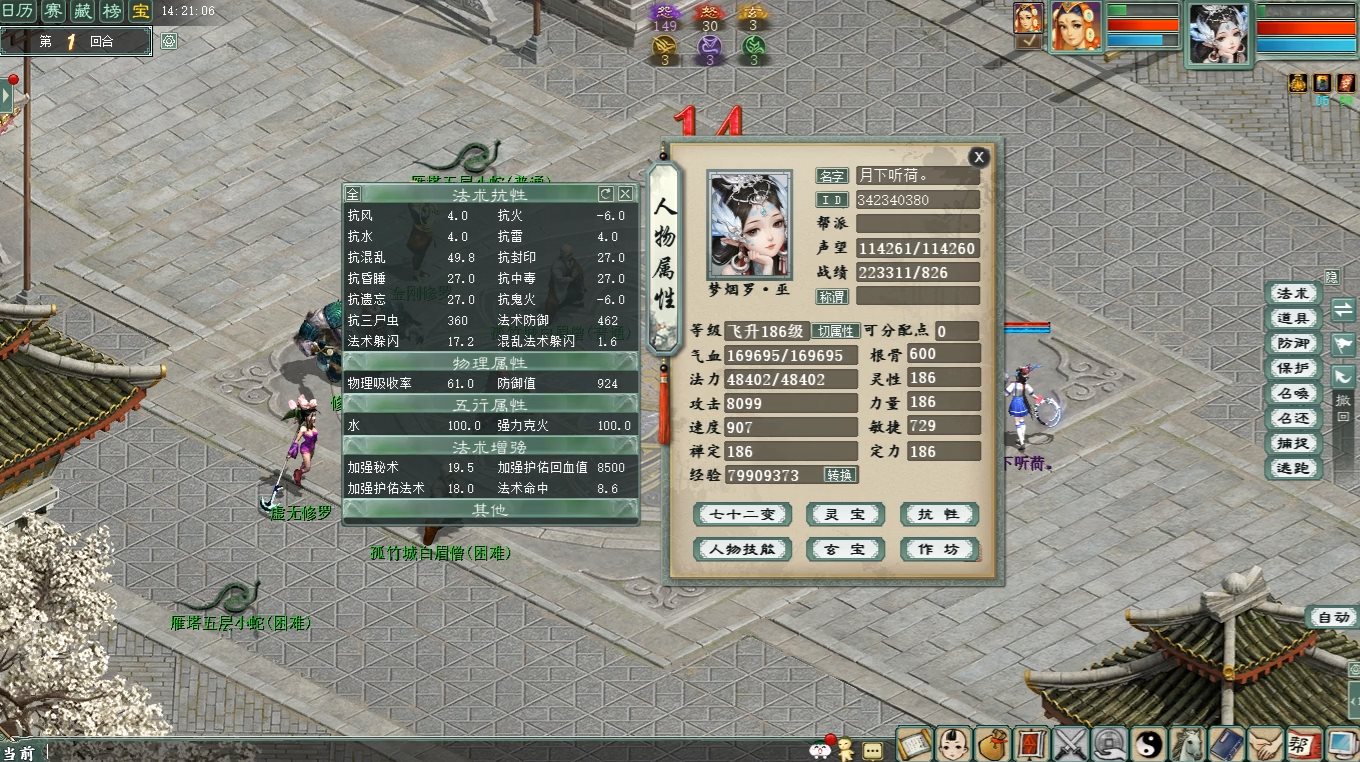
Task: Switch attributes with 切属性 button
Action: point(834,331)
